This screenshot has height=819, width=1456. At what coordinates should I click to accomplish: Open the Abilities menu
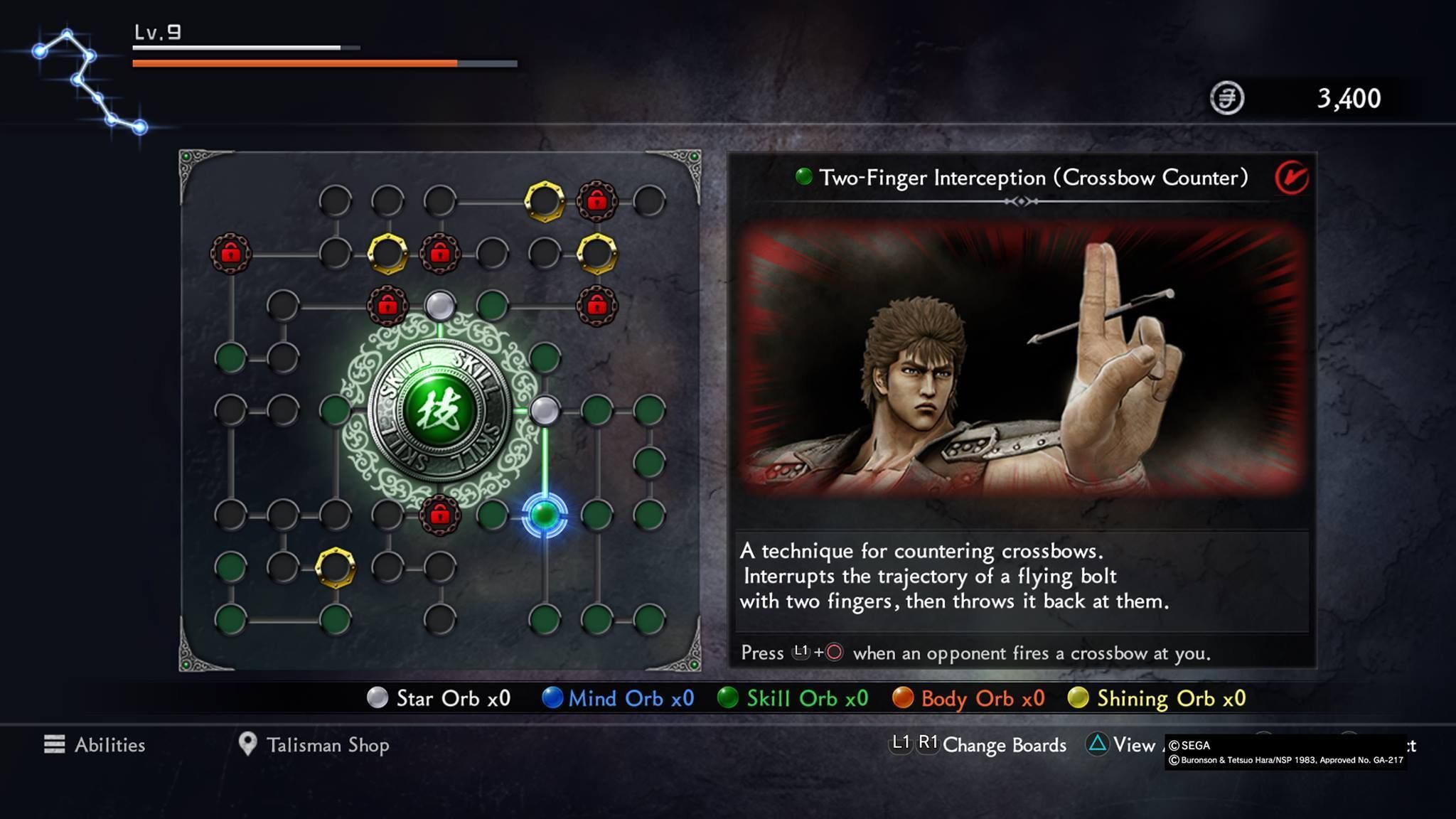(95, 744)
